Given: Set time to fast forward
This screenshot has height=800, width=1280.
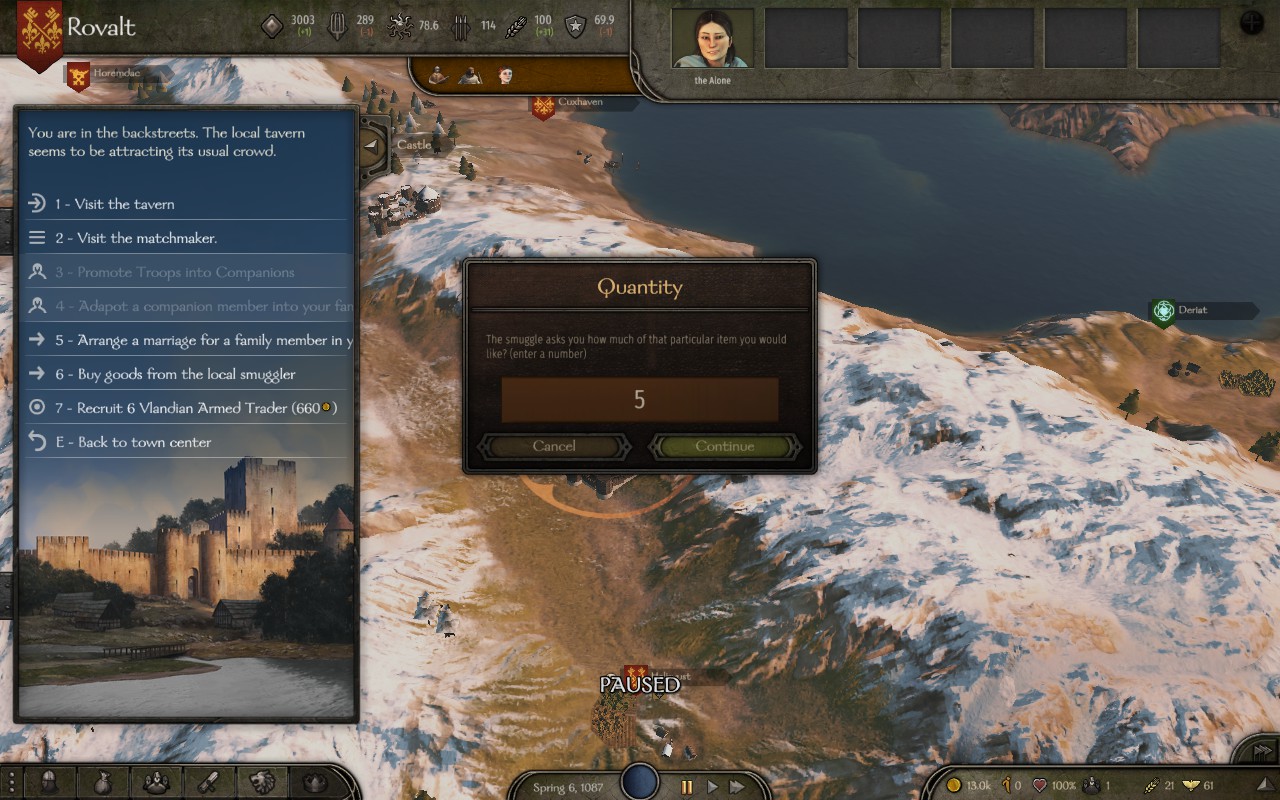Looking at the screenshot, I should 736,787.
